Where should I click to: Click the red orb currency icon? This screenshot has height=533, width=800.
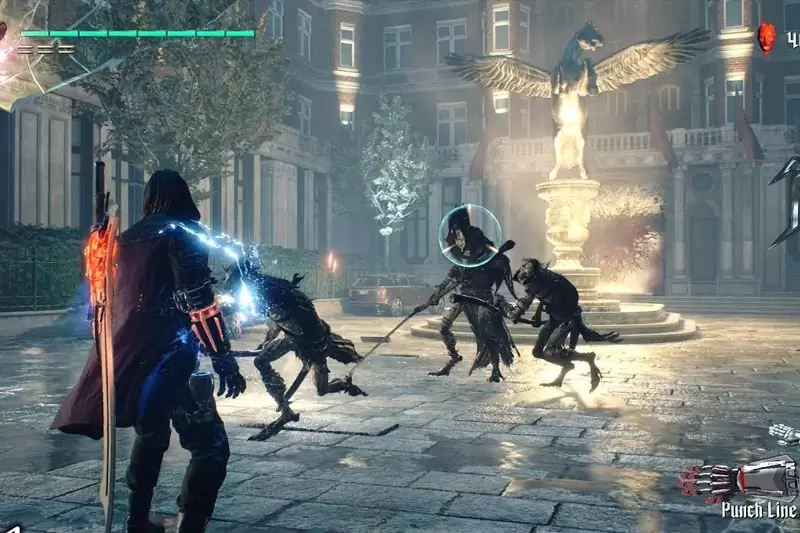pos(766,38)
